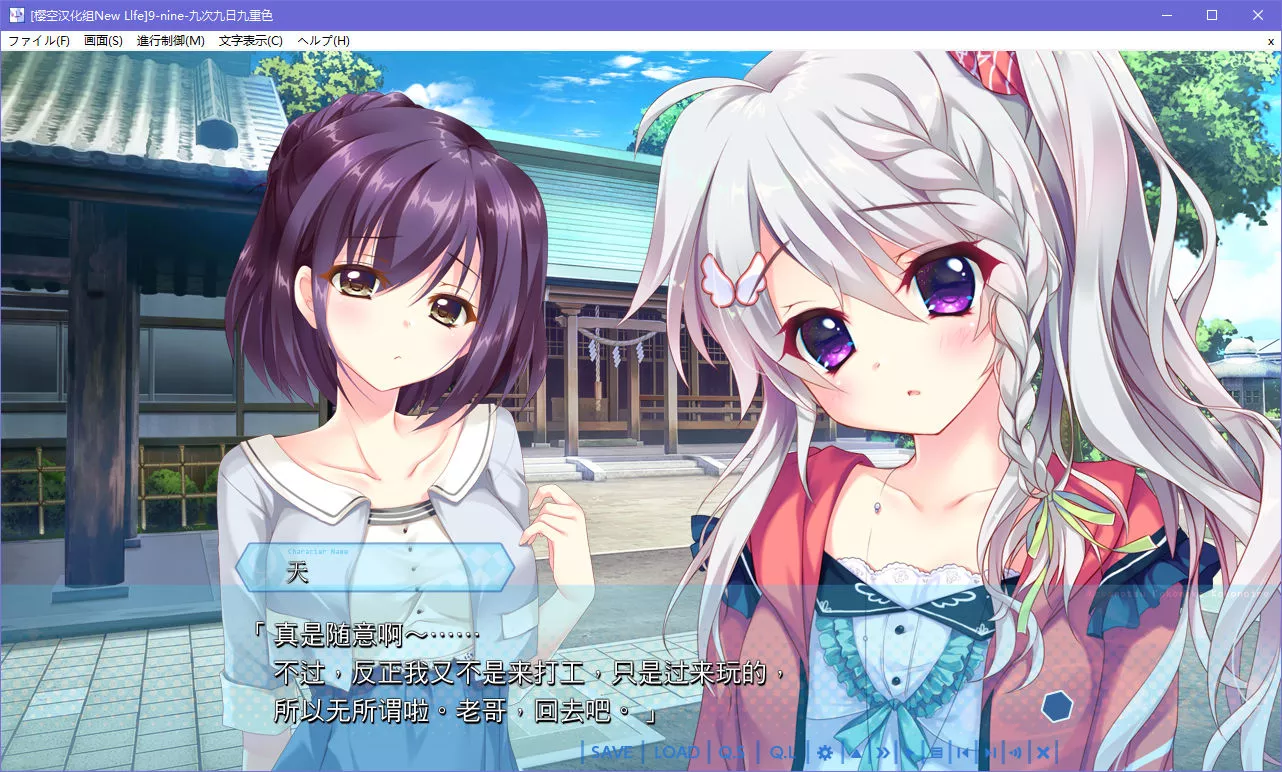The image size is (1282, 772).
Task: Open the 進行制御(M) menu
Action: (x=170, y=41)
